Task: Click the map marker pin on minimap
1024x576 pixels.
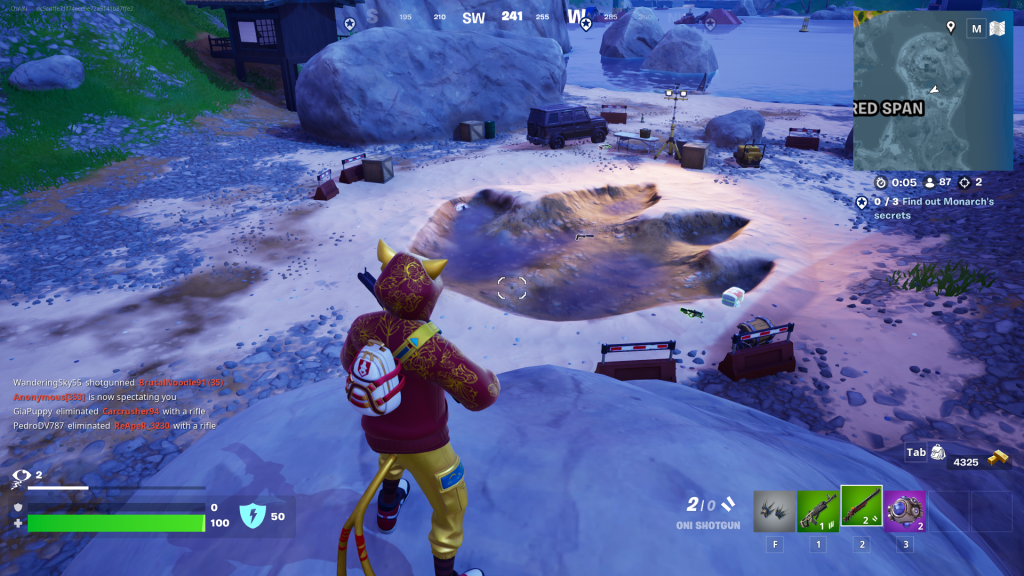Action: [x=950, y=28]
